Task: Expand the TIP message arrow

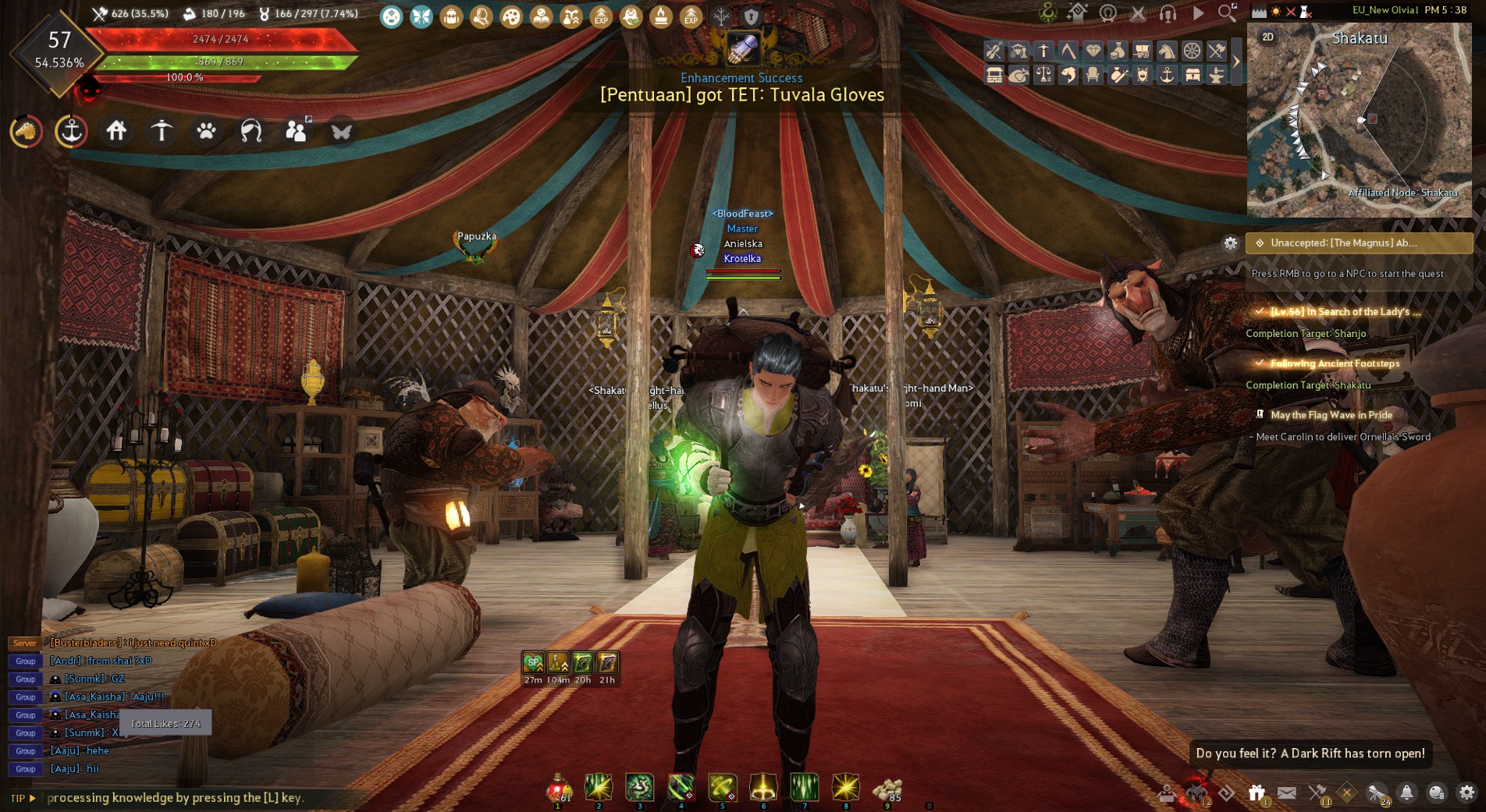Action: pos(34,798)
